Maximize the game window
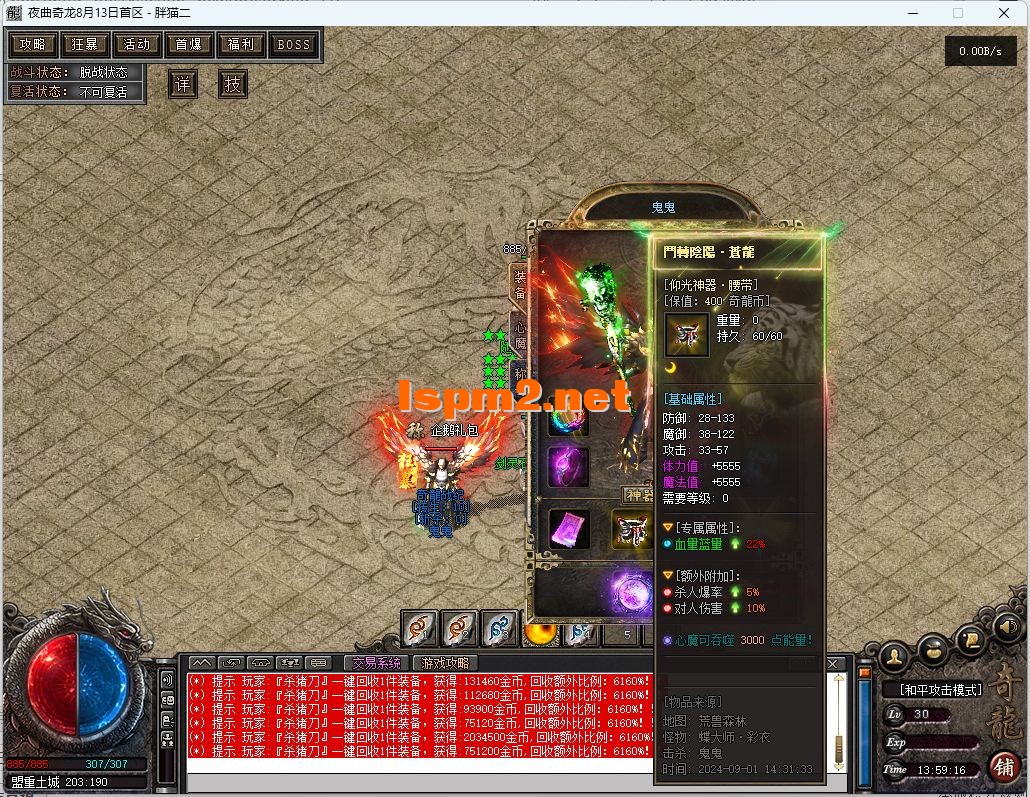Viewport: 1030px width, 797px height. click(957, 13)
